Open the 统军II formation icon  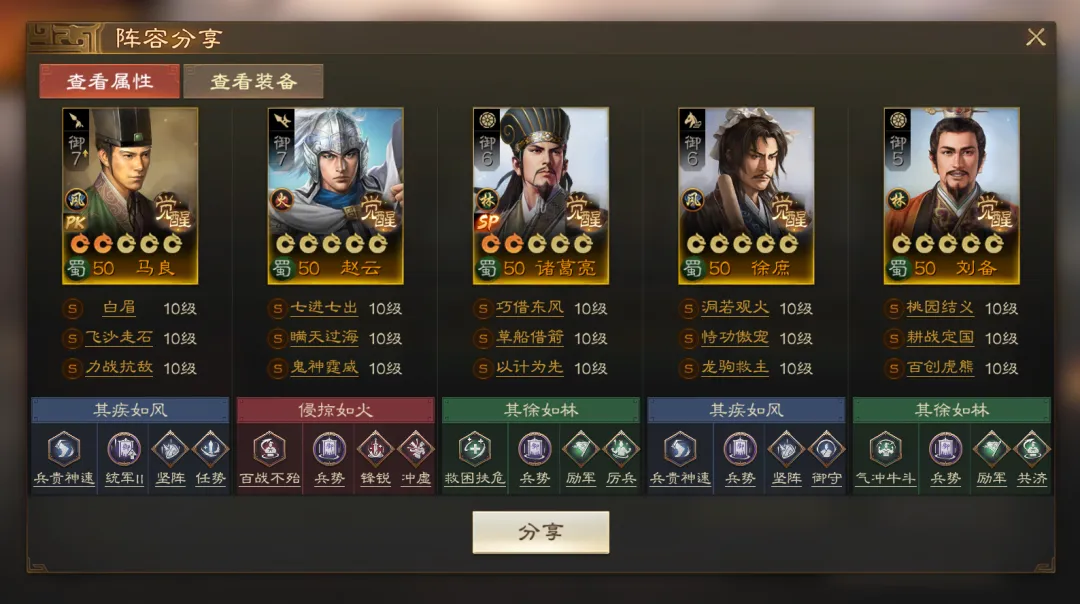point(125,450)
